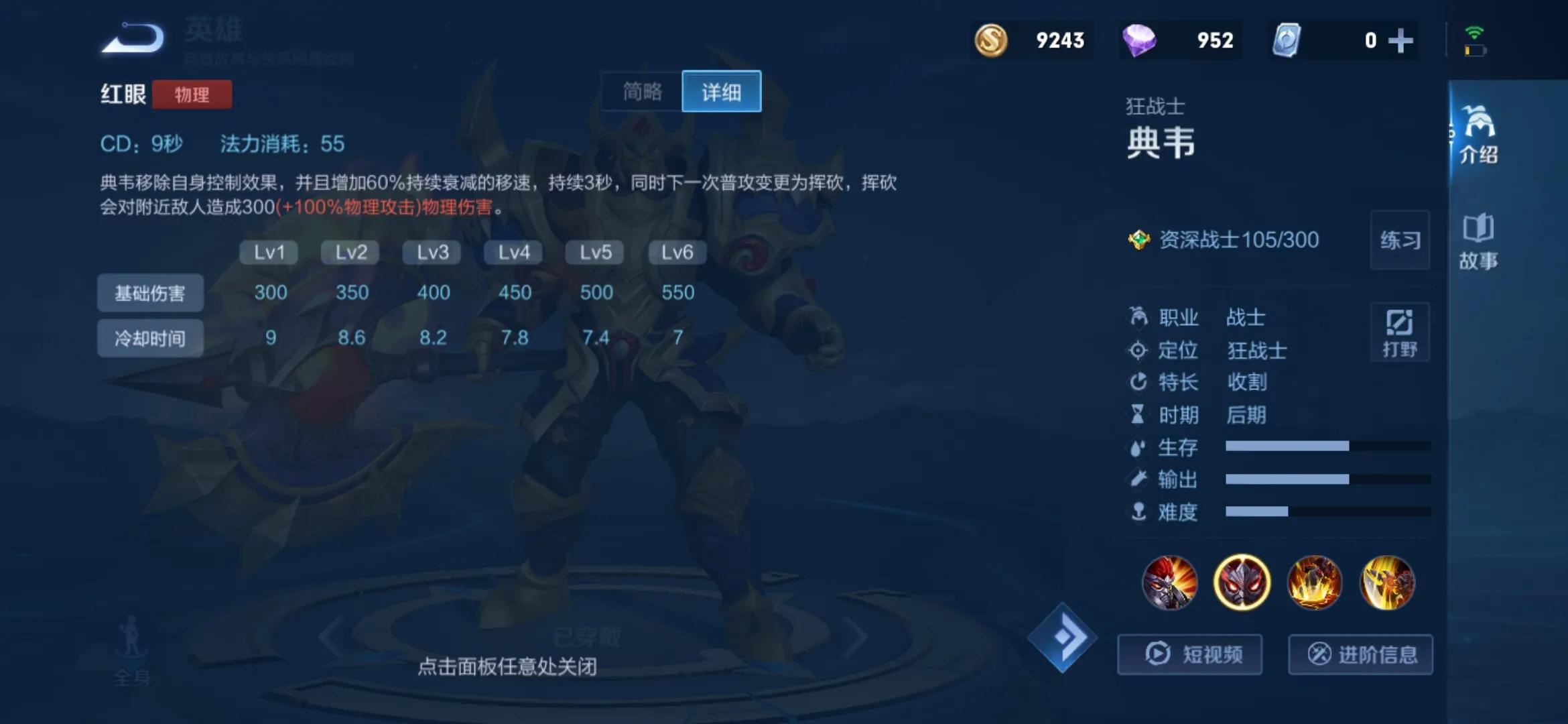Image resolution: width=1568 pixels, height=724 pixels.
Task: Tap the plus icon to add vouchers
Action: pos(1400,40)
